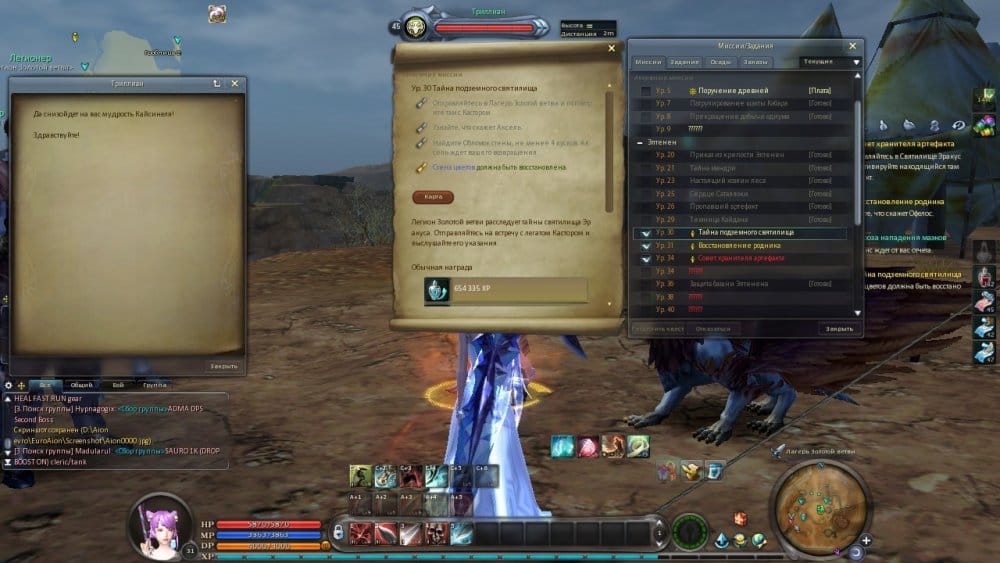
Task: Open the Текущие filter dropdown
Action: click(830, 62)
